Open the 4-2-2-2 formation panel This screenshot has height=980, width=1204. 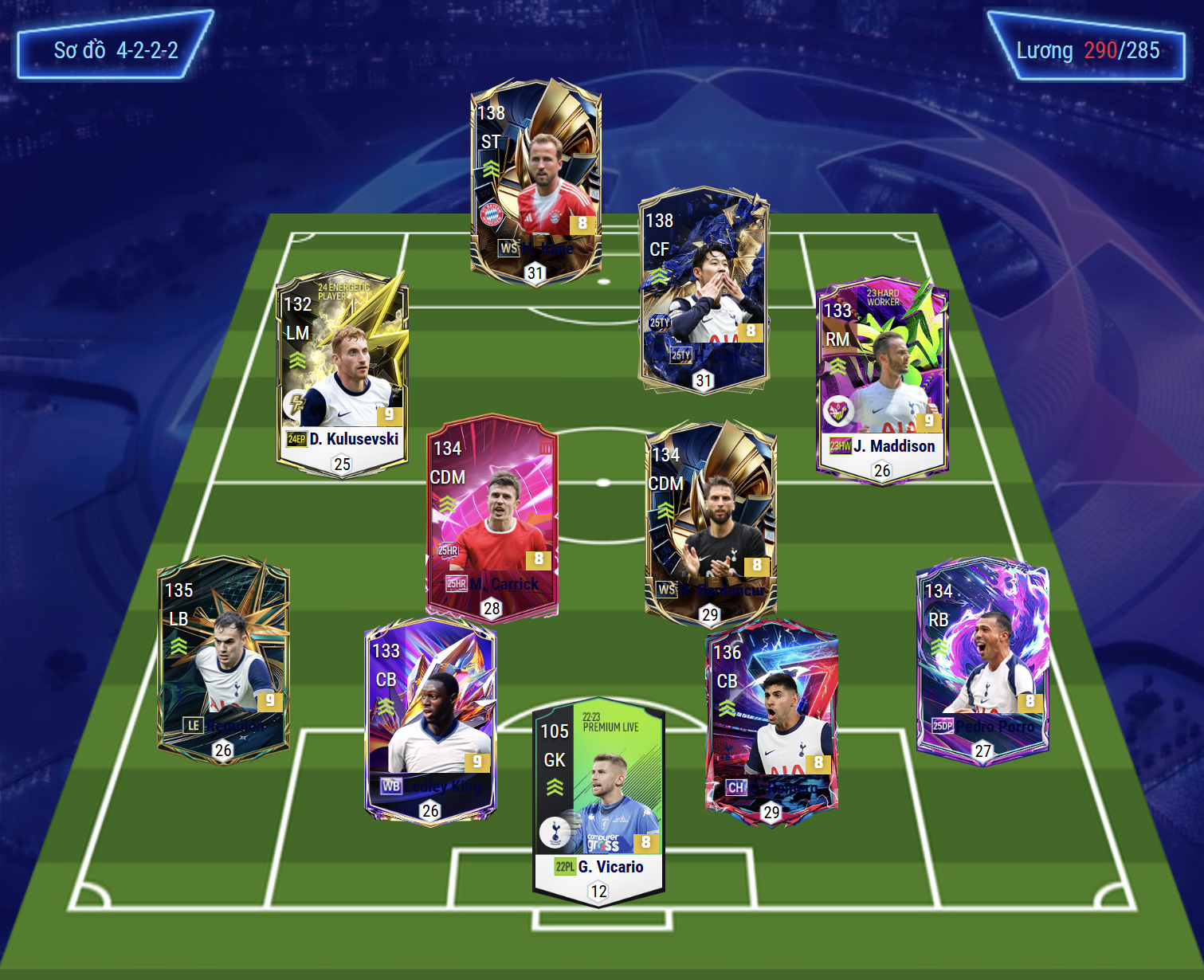(115, 49)
